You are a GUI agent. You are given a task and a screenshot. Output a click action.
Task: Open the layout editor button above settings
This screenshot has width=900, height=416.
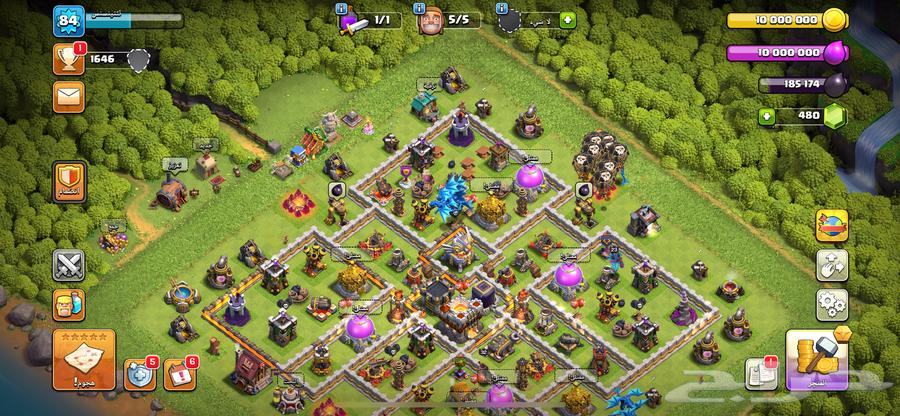[831, 263]
